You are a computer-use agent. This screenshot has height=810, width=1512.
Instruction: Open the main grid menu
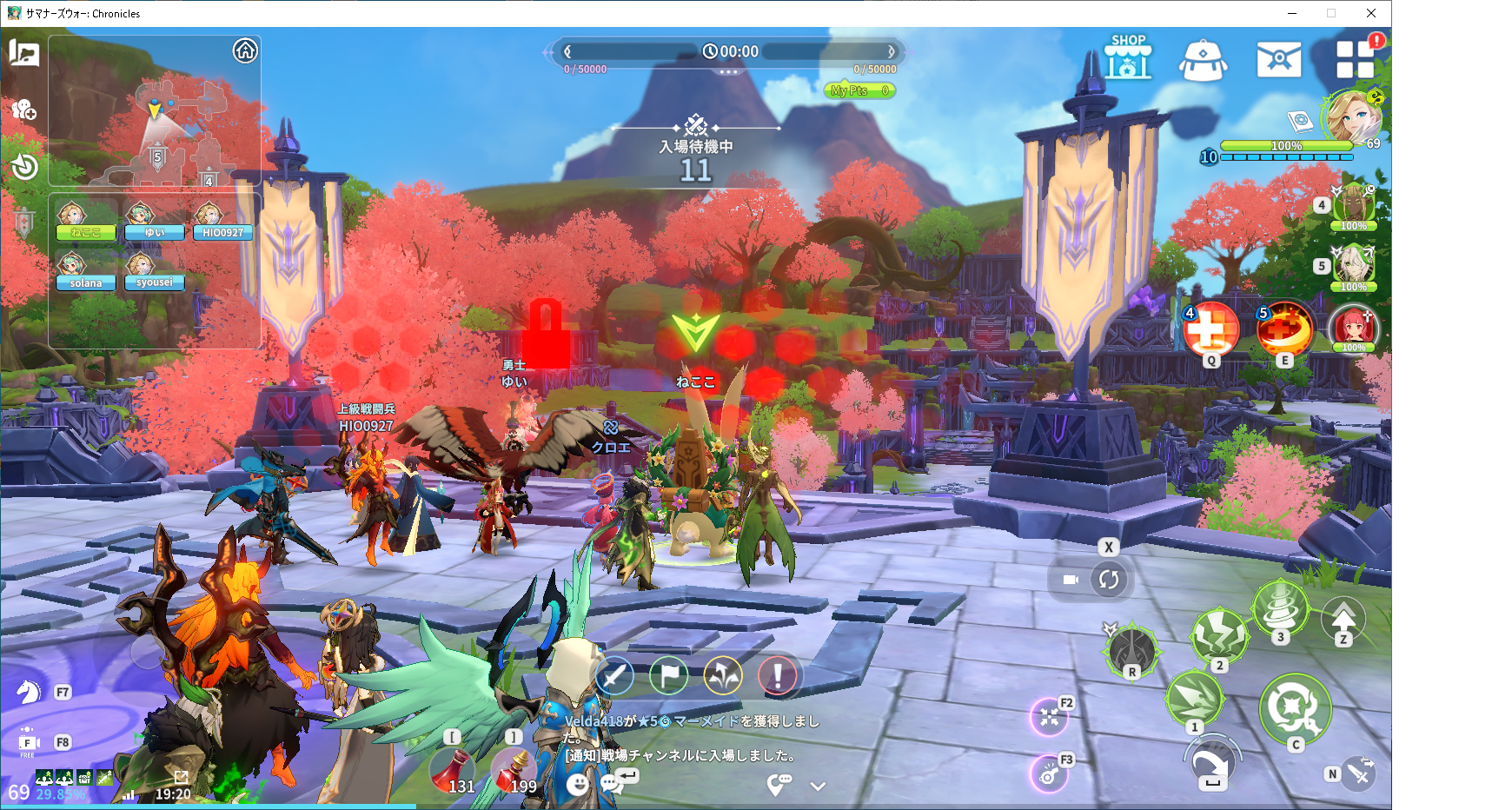click(1355, 59)
